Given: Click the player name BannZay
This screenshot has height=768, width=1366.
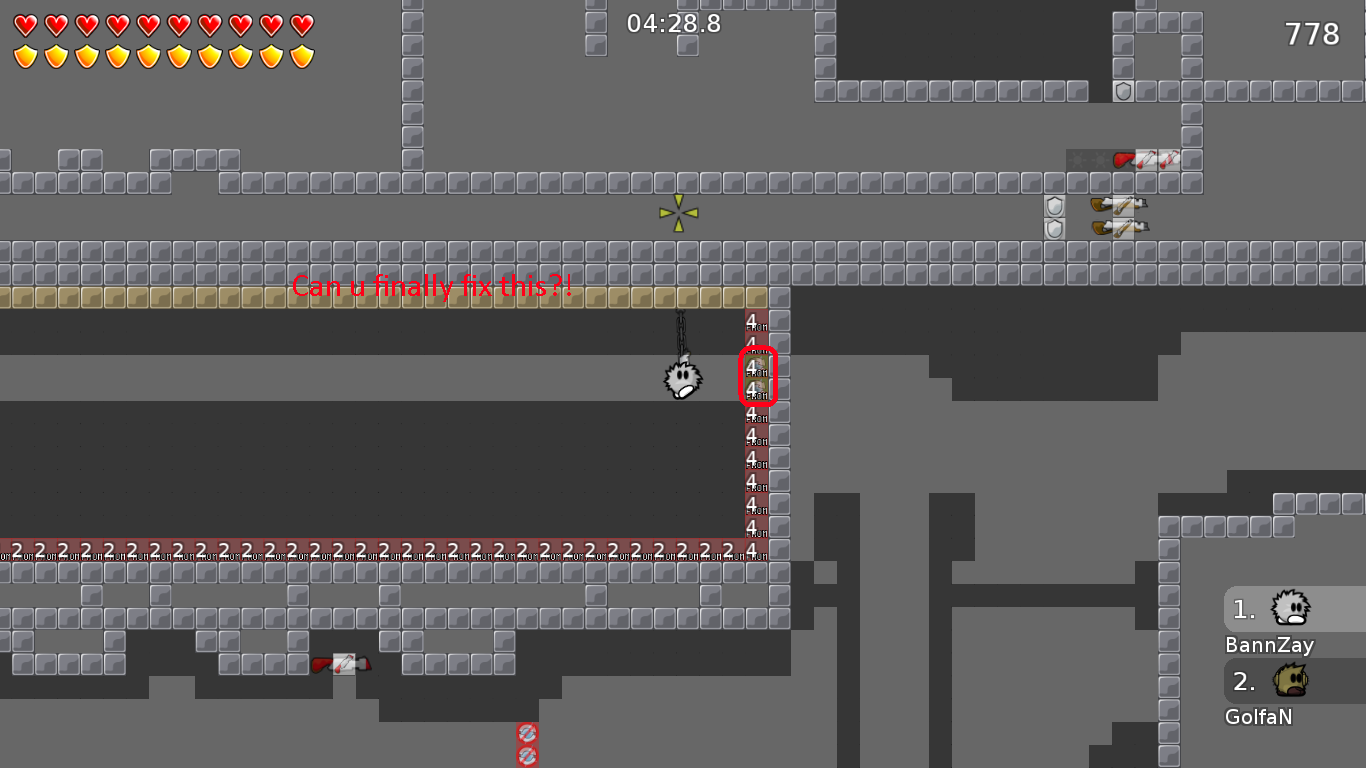Looking at the screenshot, I should pos(1268,645).
